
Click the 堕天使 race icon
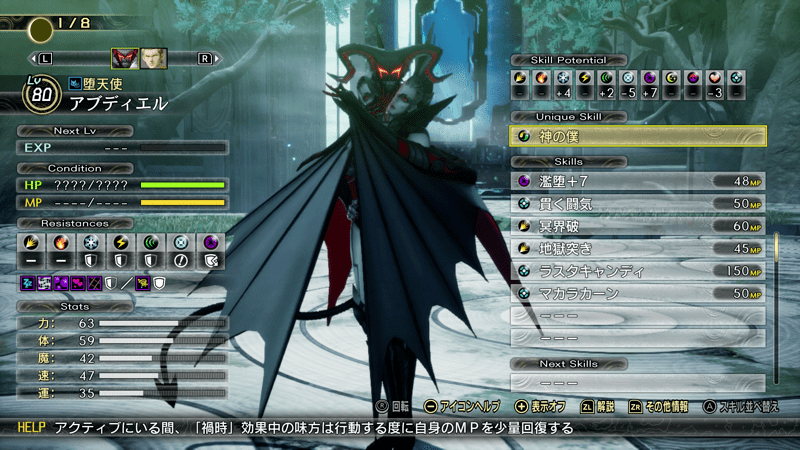75,85
